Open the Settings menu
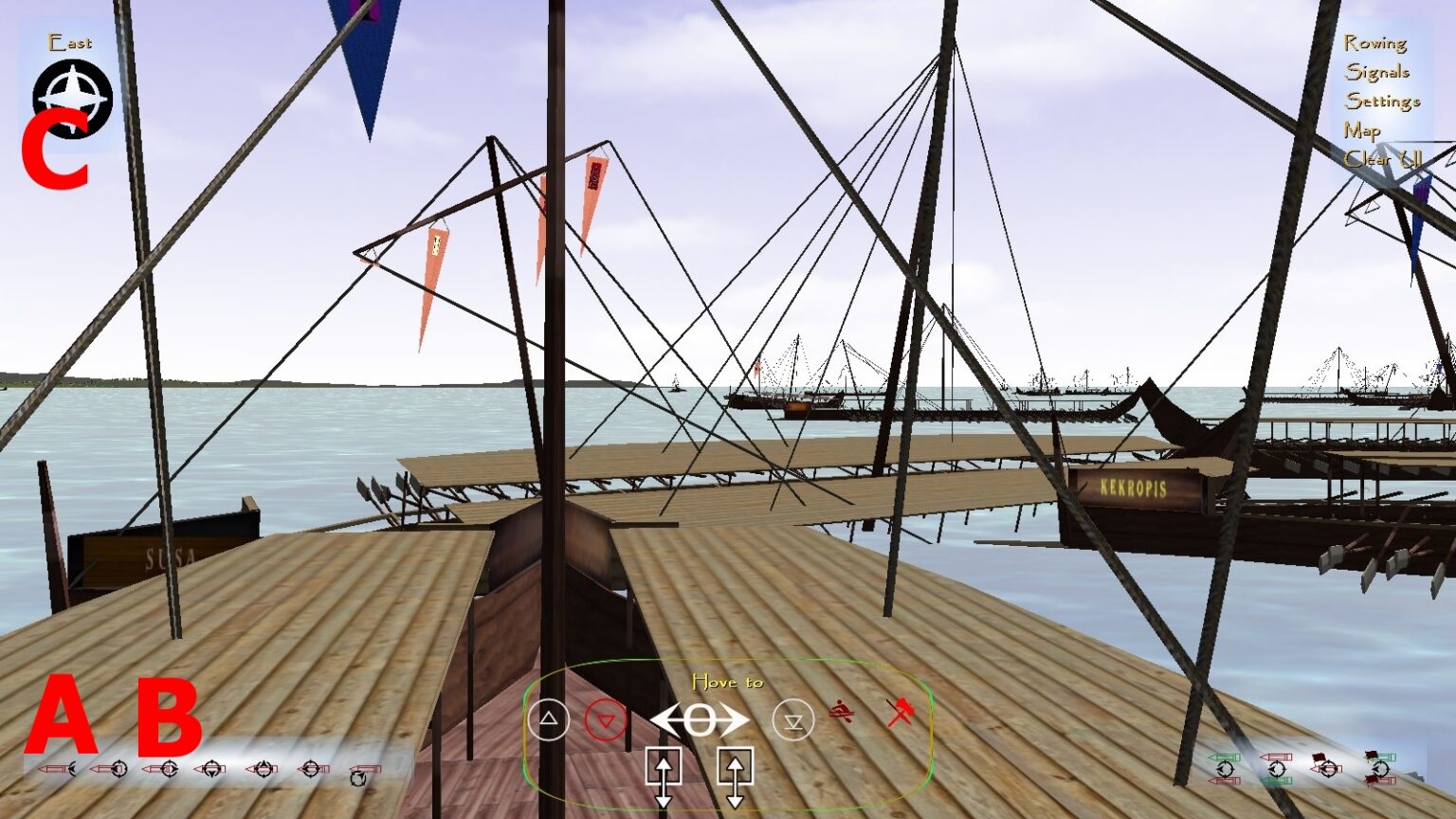 [1383, 100]
